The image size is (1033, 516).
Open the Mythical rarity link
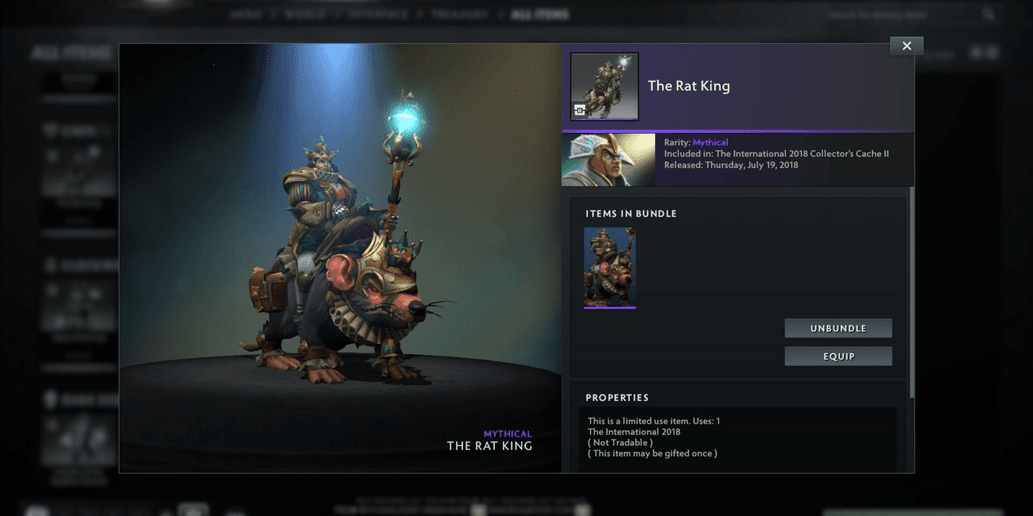coord(710,143)
